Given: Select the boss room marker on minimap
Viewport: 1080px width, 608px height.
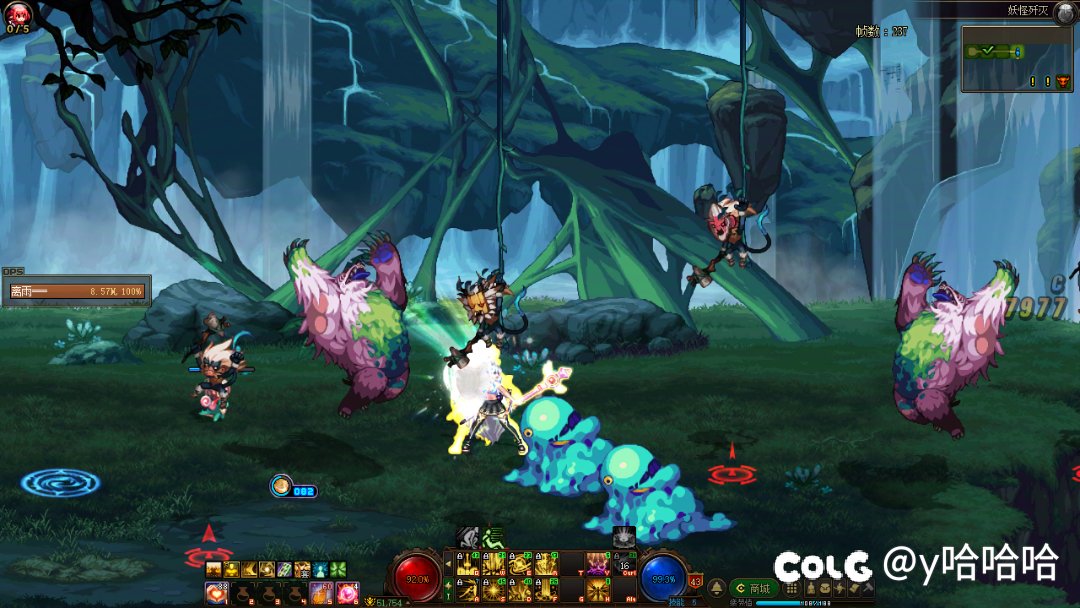Looking at the screenshot, I should (1062, 82).
